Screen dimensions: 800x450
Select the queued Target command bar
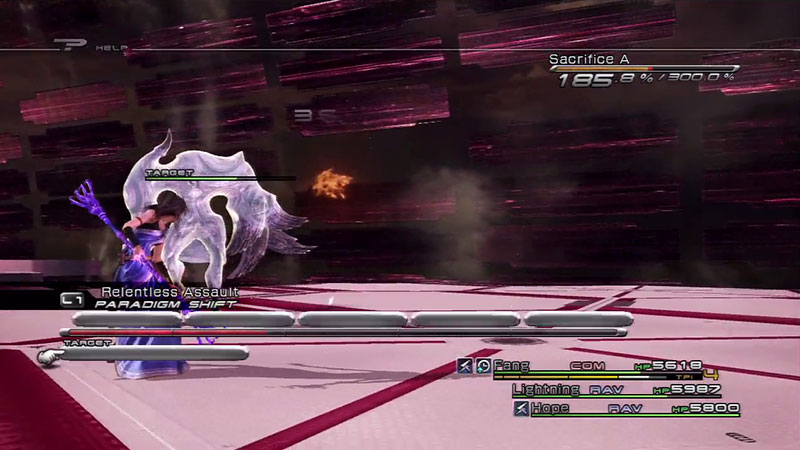pos(150,353)
